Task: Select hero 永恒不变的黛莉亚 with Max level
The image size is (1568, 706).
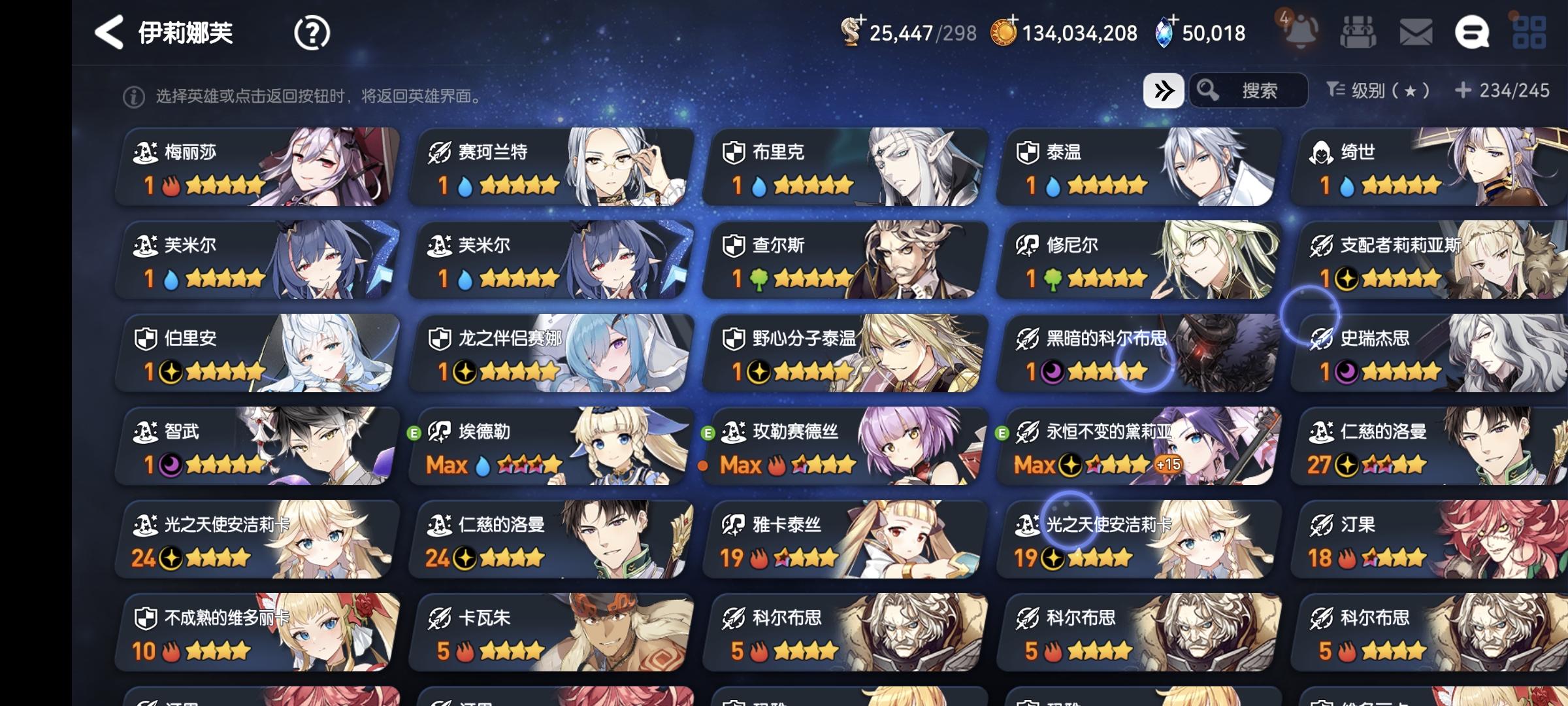Action: pos(1139,446)
